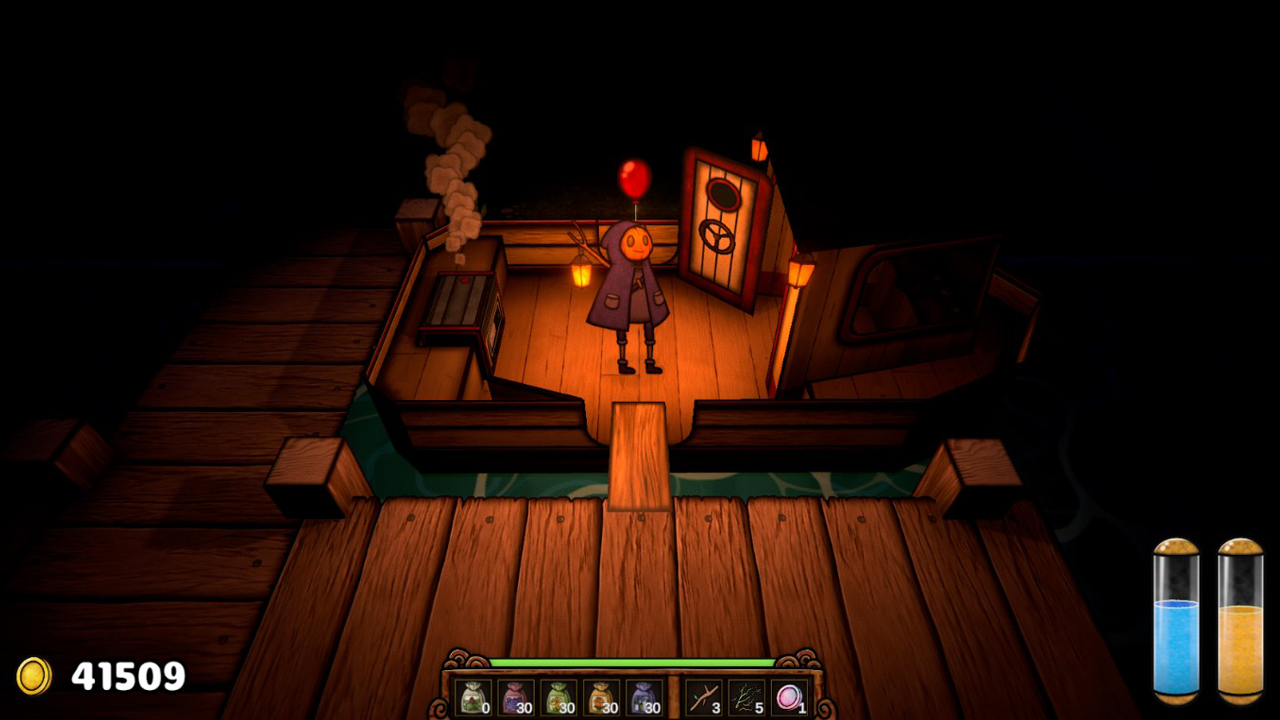The width and height of the screenshot is (1280, 720).
Task: Click the cabin door with porthole
Action: tap(721, 230)
